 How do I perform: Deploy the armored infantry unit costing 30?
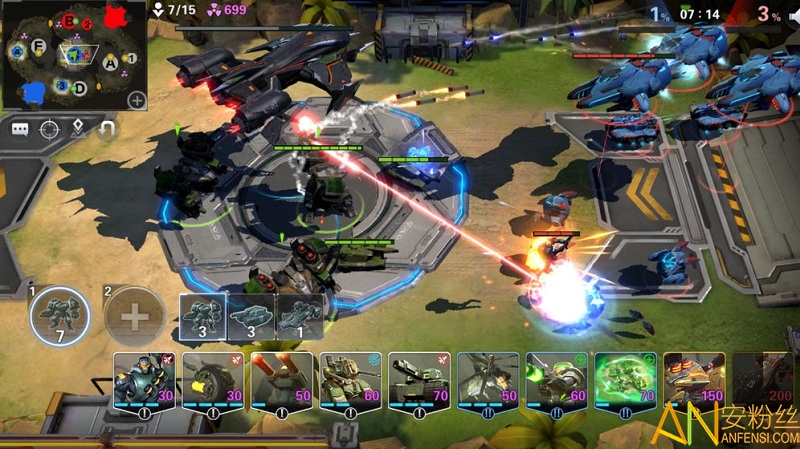(144, 382)
